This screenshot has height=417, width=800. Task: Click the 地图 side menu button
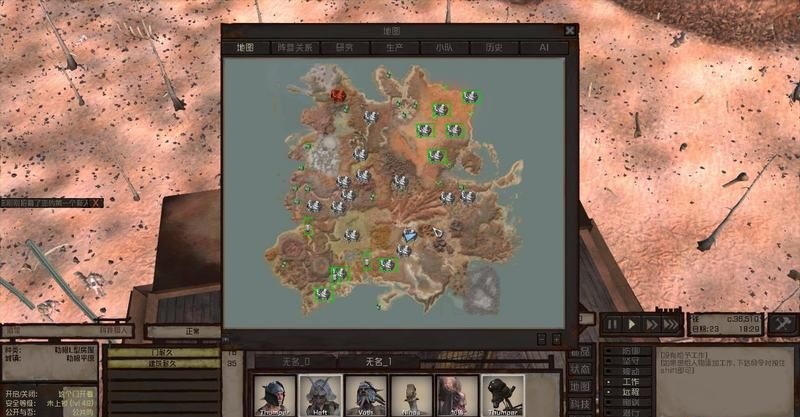tap(580, 386)
